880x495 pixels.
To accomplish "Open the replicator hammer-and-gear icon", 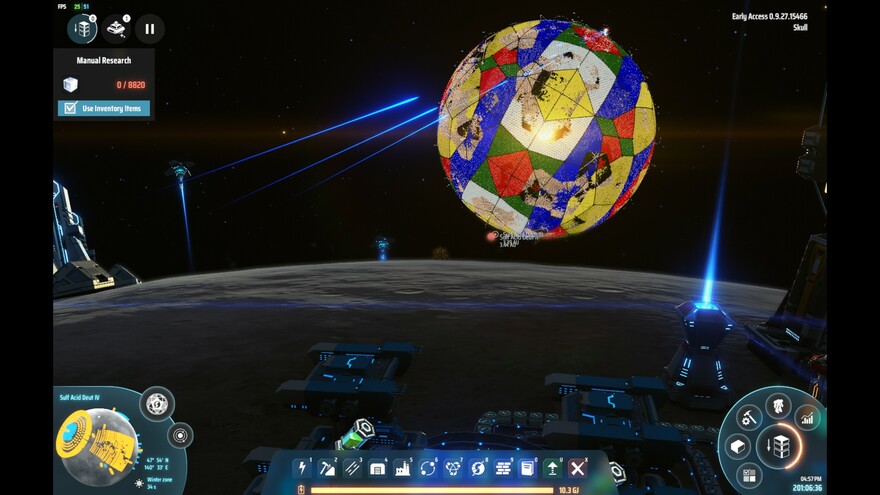I will (x=749, y=417).
